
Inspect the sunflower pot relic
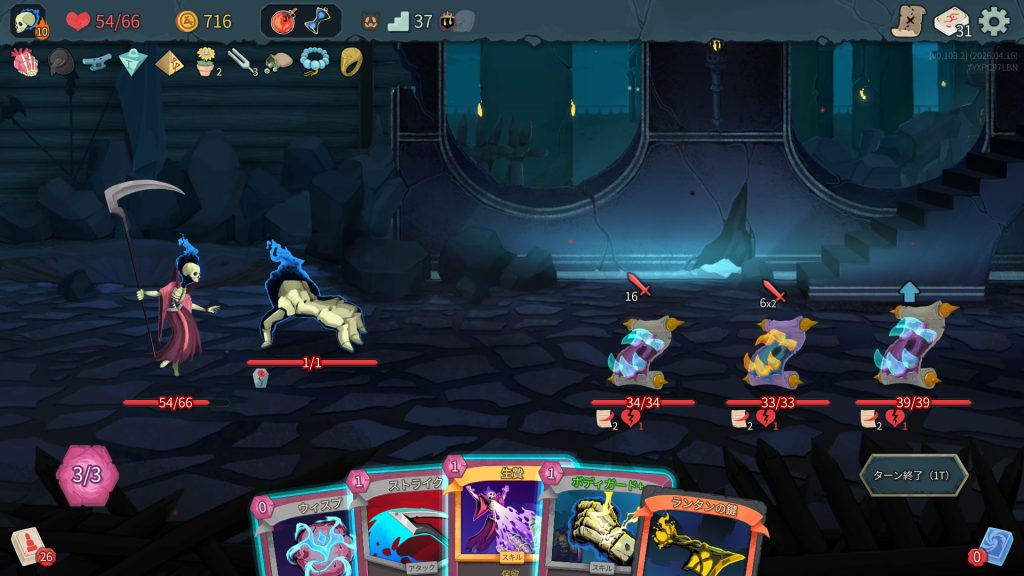click(x=206, y=62)
